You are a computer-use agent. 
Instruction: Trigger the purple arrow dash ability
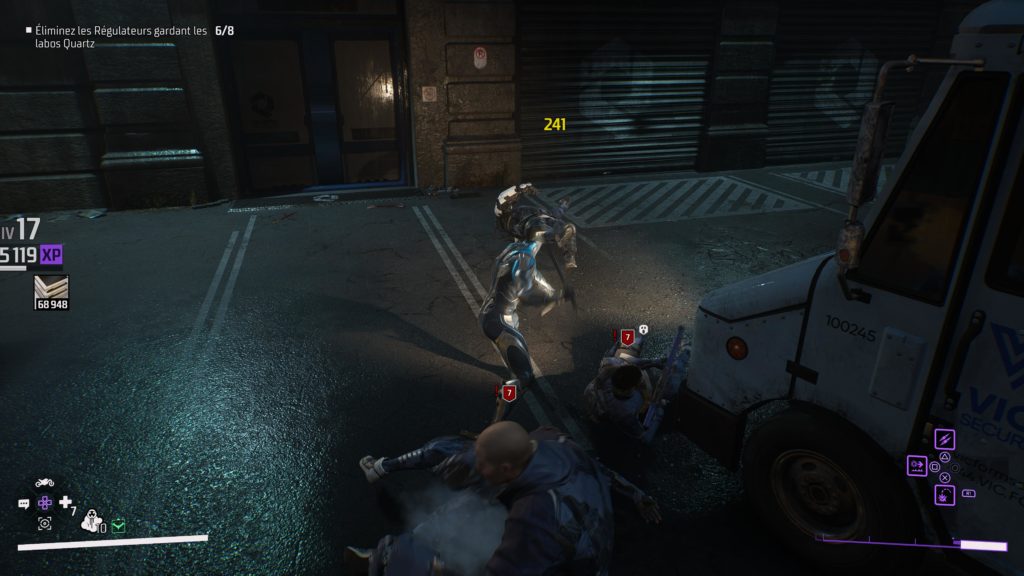click(x=917, y=465)
